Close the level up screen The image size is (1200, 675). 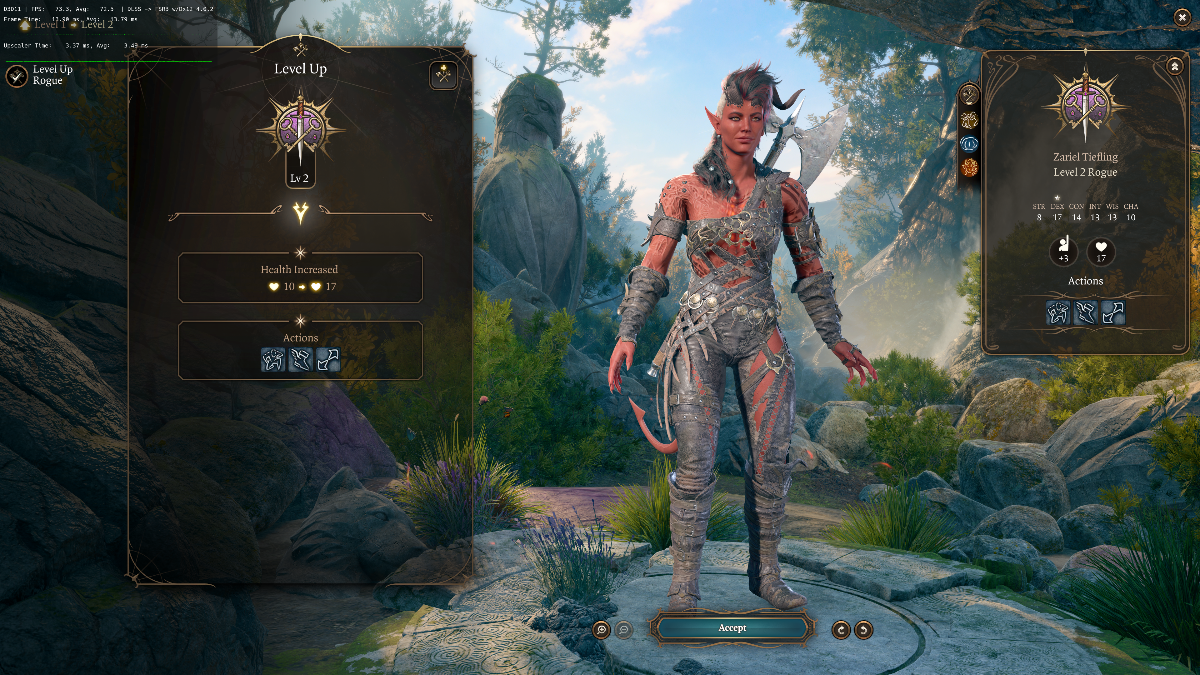pyautogui.click(x=1182, y=16)
